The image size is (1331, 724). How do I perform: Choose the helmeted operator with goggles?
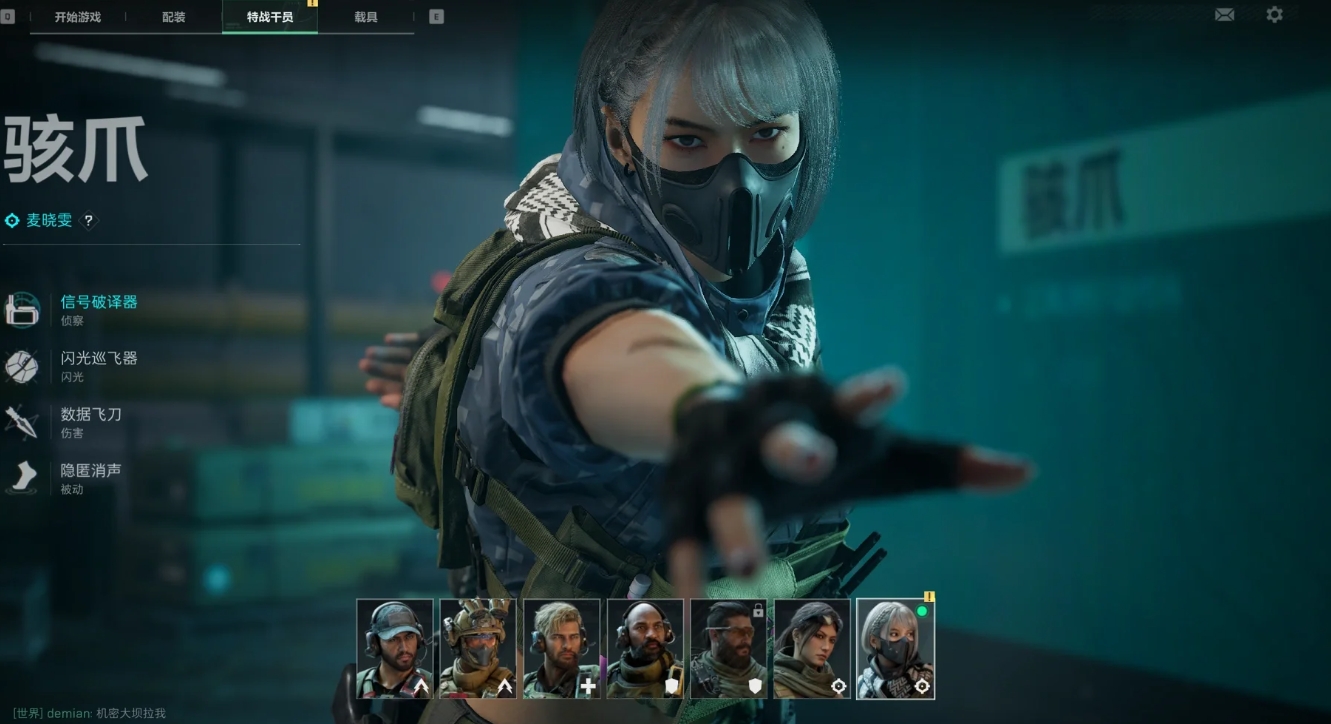[x=478, y=648]
